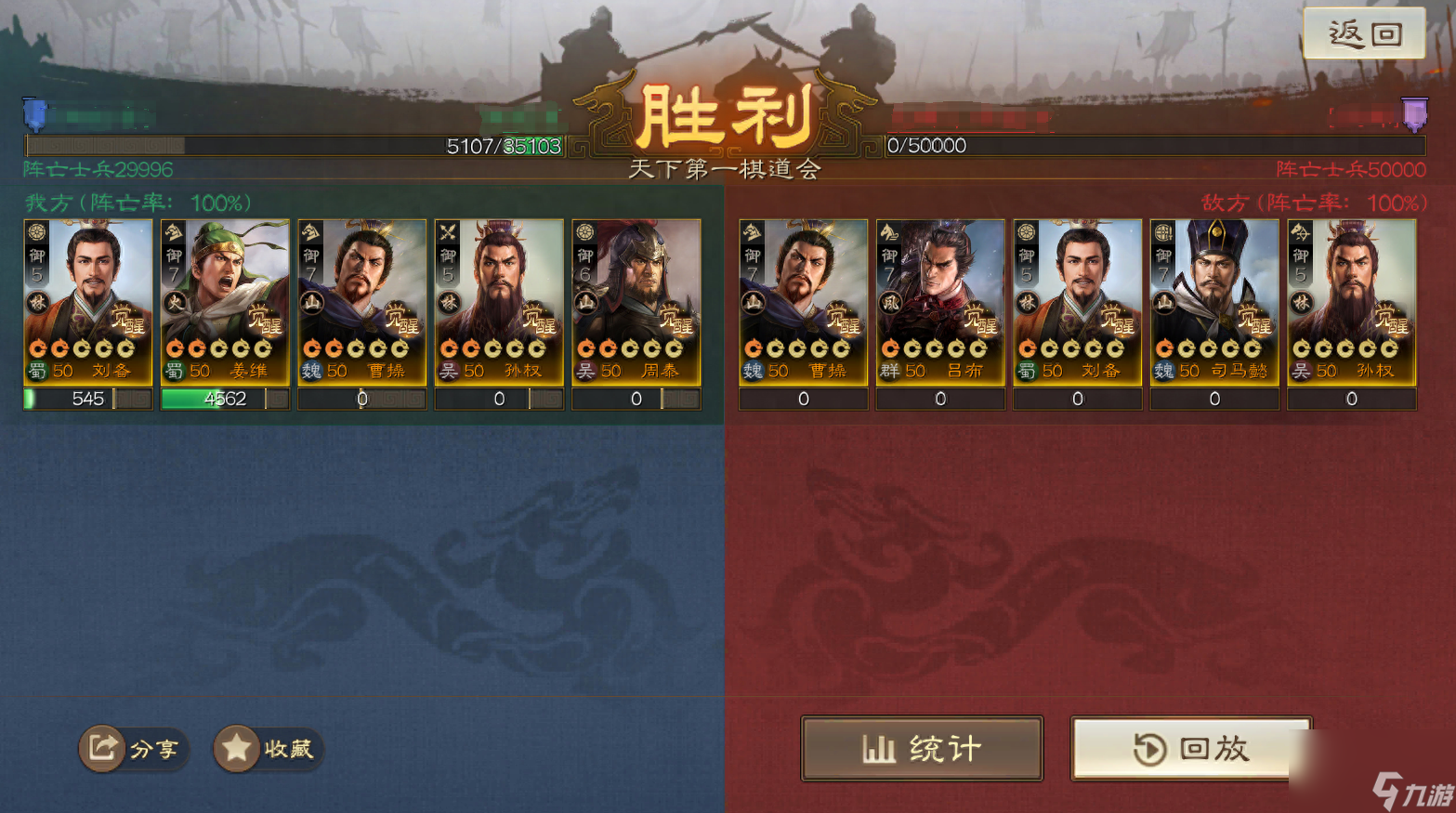Screen dimensions: 1456x813
Task: Open the 统计 statistics panel
Action: pos(921,748)
